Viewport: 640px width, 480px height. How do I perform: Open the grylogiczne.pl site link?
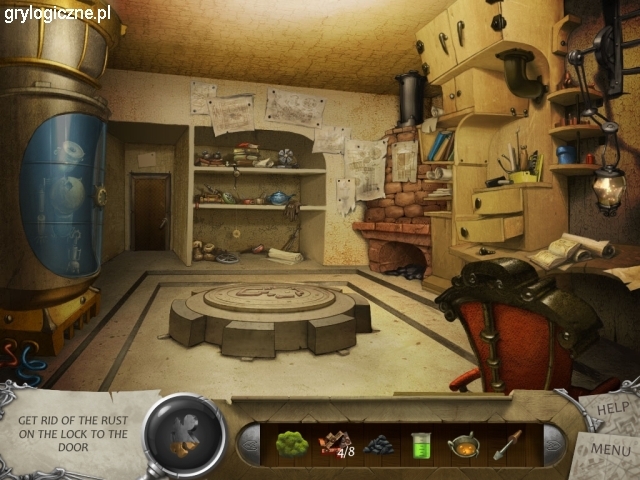[x=58, y=14]
